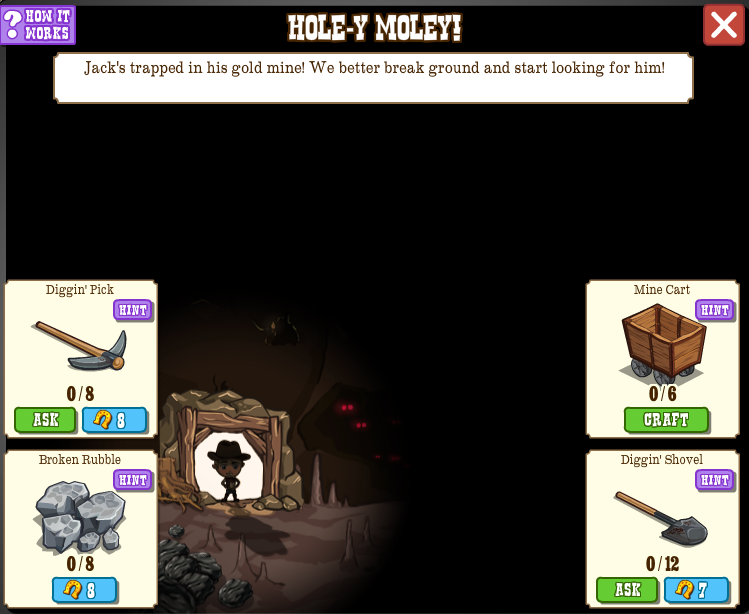
Task: Close the Hole-y Moley window
Action: 723,25
